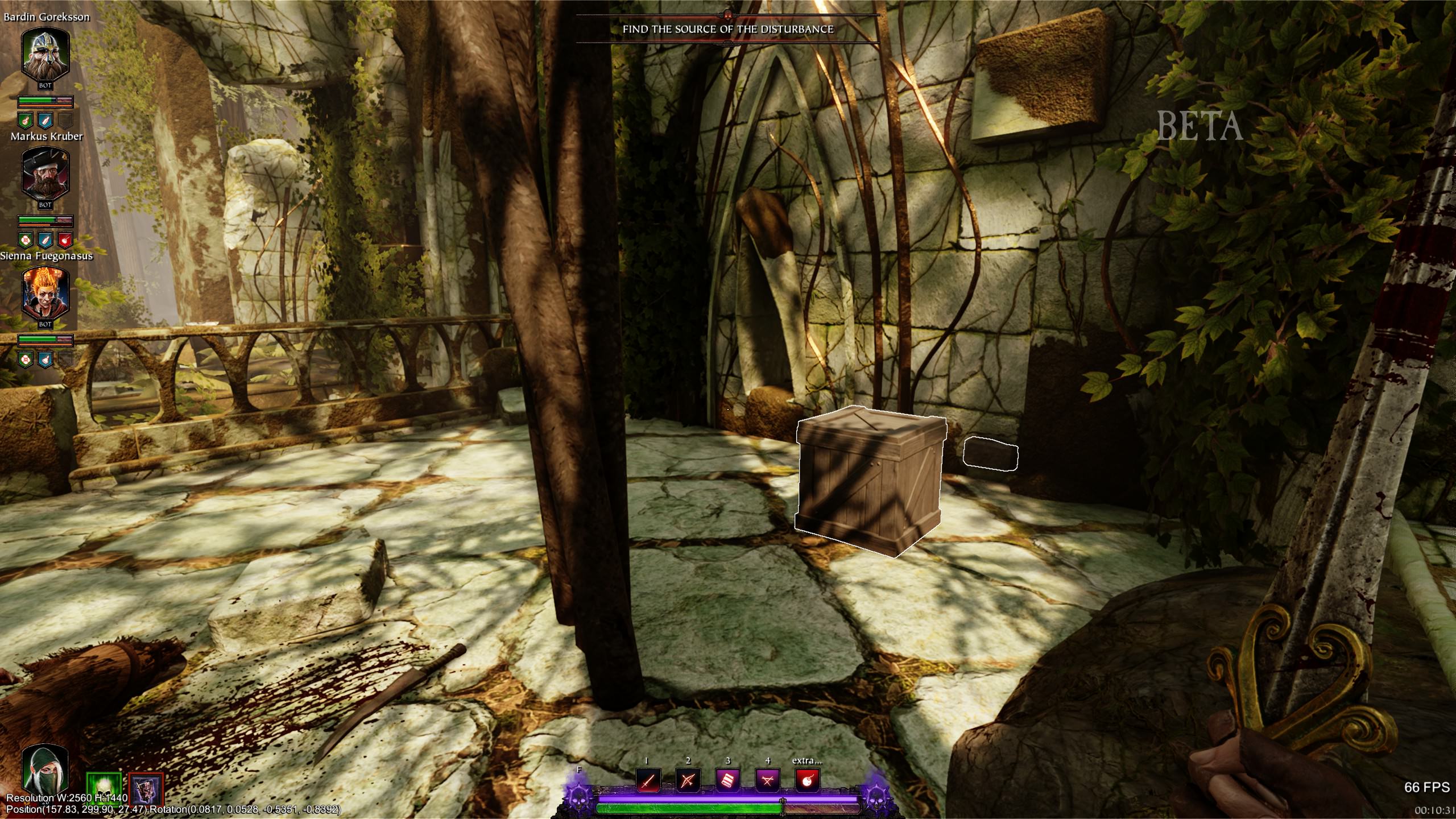Toggle Bardin Goreksson's healing supply slot
The width and height of the screenshot is (1456, 819).
(x=26, y=121)
